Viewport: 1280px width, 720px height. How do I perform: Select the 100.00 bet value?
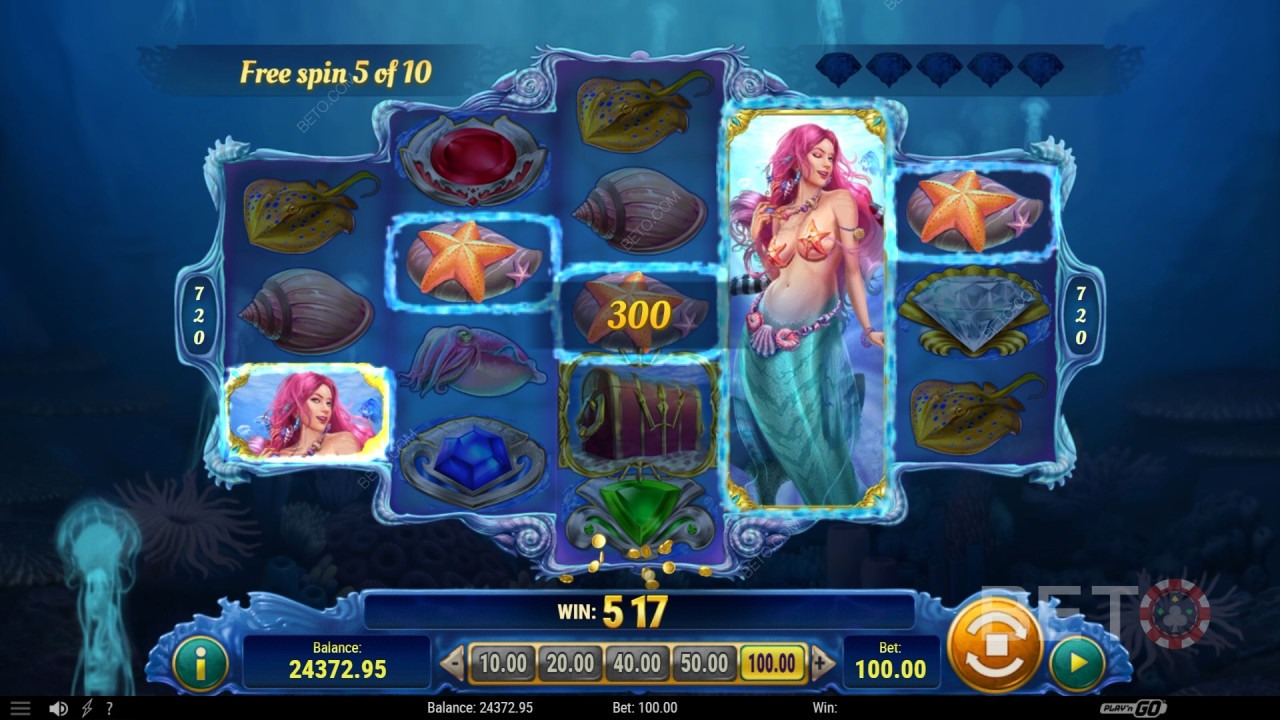point(773,663)
